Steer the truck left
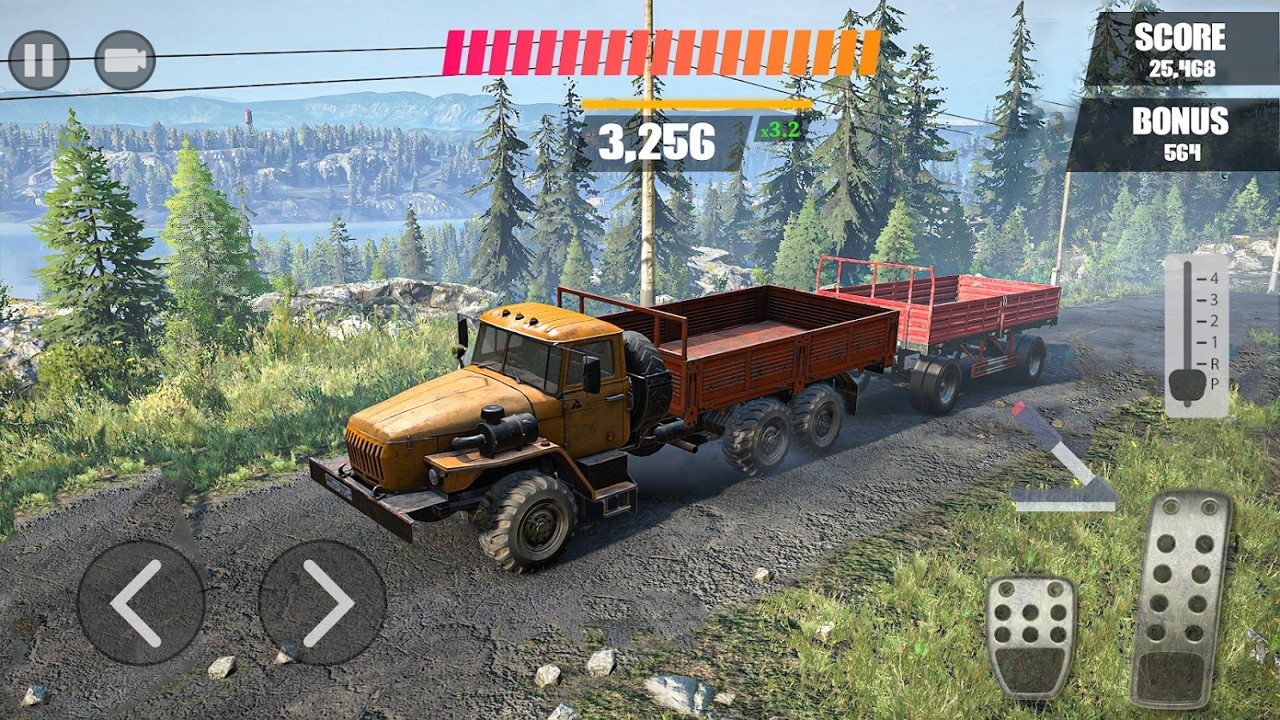Viewport: 1280px width, 720px height. [x=141, y=602]
